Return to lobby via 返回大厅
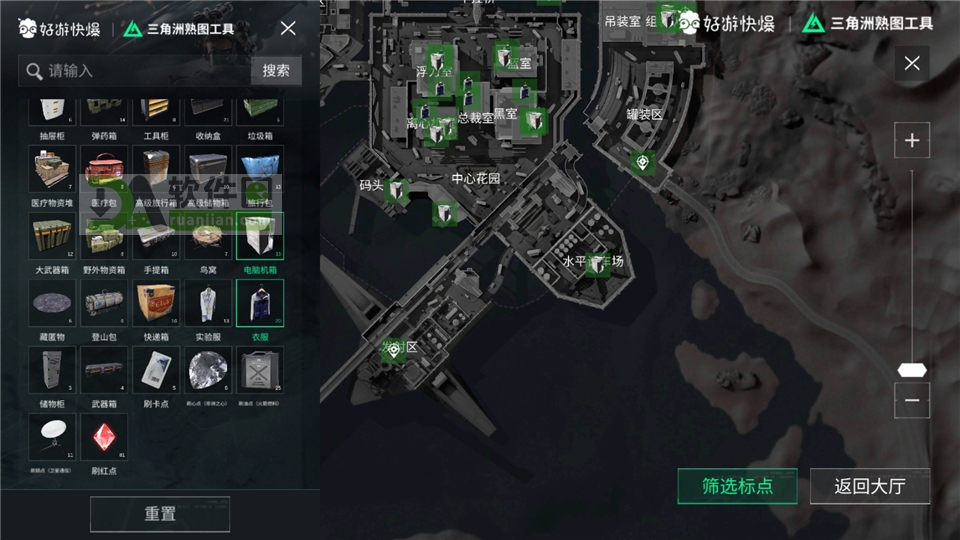Viewport: 960px width, 540px height. tap(870, 487)
